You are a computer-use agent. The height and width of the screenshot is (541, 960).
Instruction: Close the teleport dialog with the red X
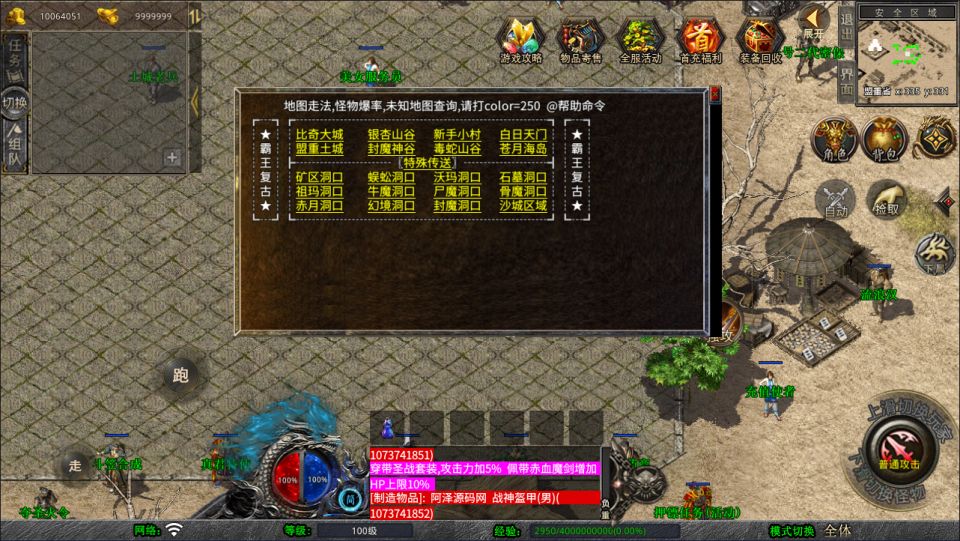click(714, 95)
